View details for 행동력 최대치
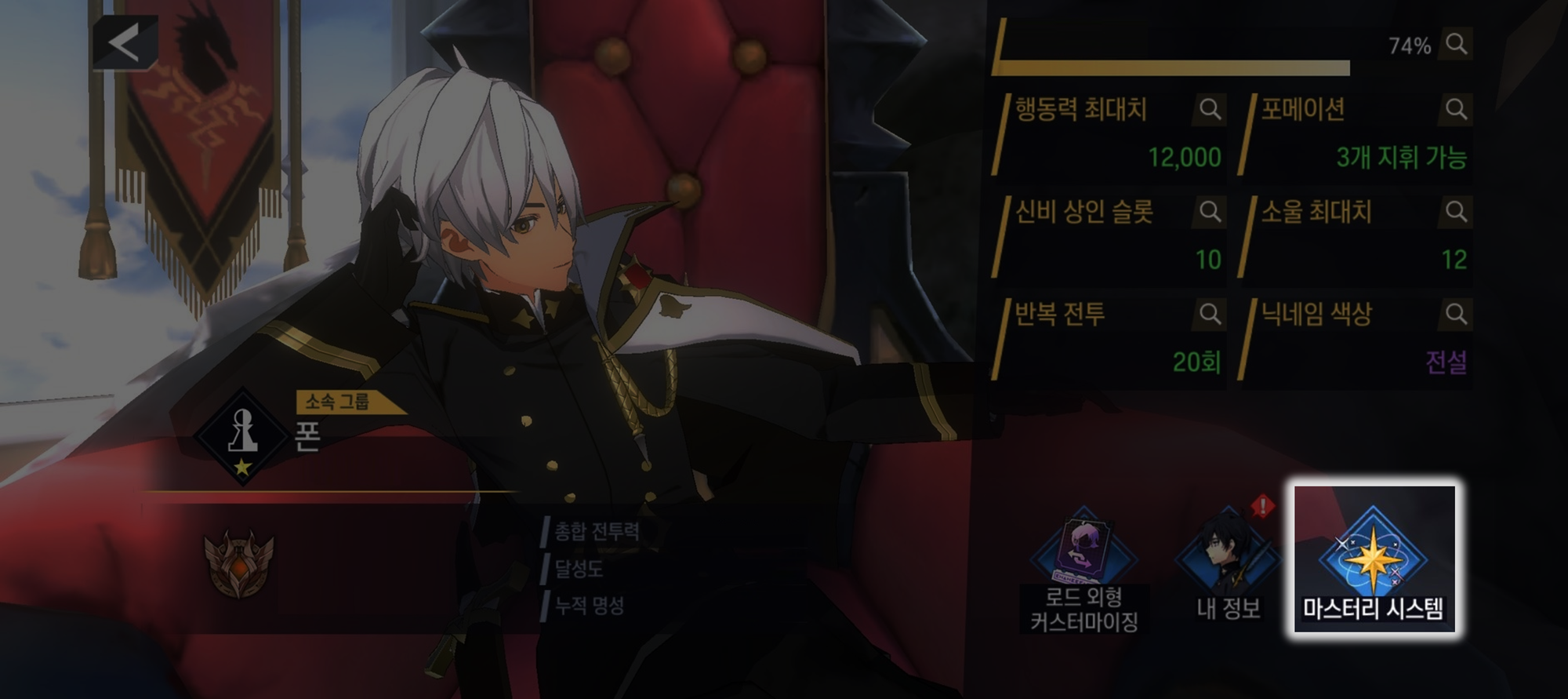This screenshot has width=1568, height=699. pyautogui.click(x=1210, y=109)
